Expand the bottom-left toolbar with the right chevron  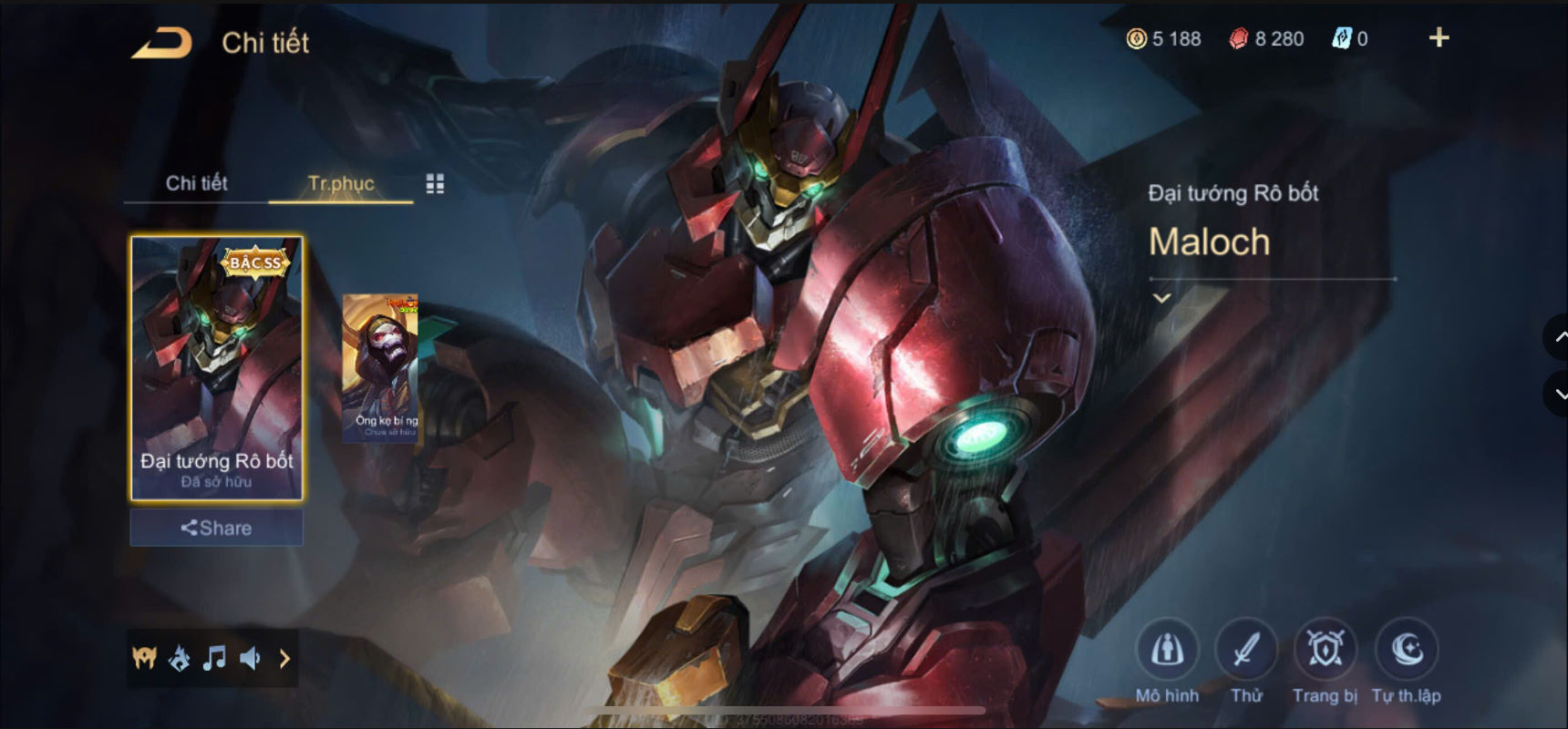(284, 657)
